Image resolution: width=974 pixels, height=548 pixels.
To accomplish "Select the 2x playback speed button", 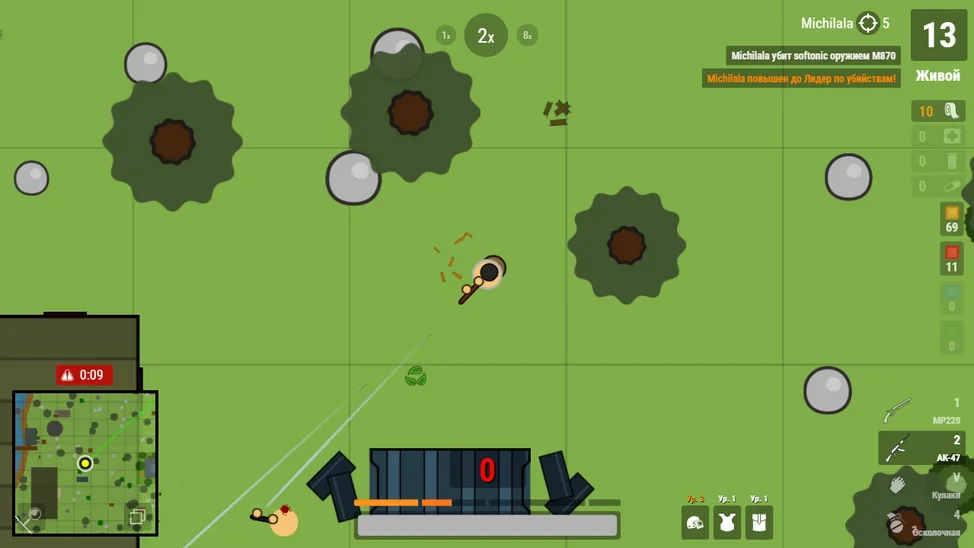I will (486, 36).
